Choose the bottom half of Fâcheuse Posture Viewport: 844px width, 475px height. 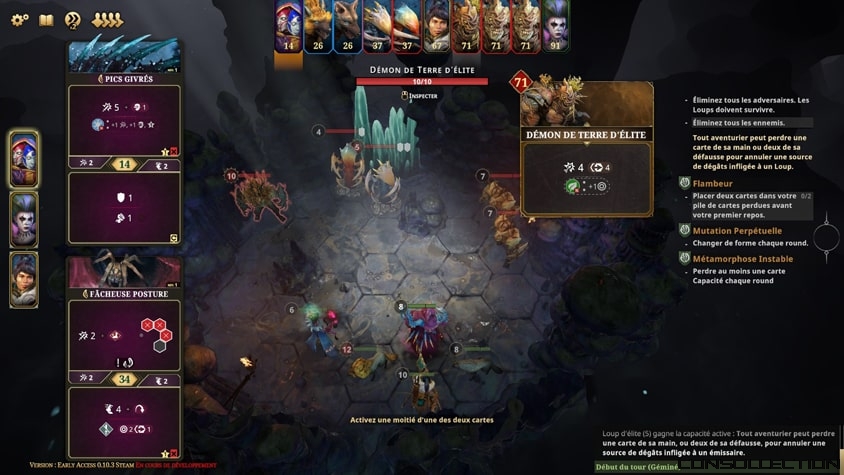(x=124, y=422)
